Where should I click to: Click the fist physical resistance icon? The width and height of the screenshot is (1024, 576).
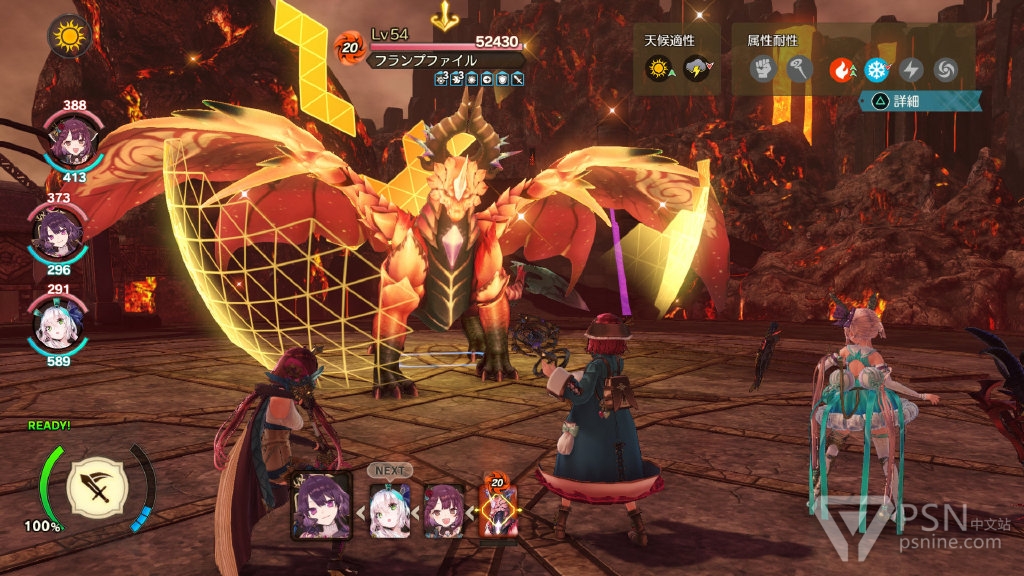(x=763, y=69)
